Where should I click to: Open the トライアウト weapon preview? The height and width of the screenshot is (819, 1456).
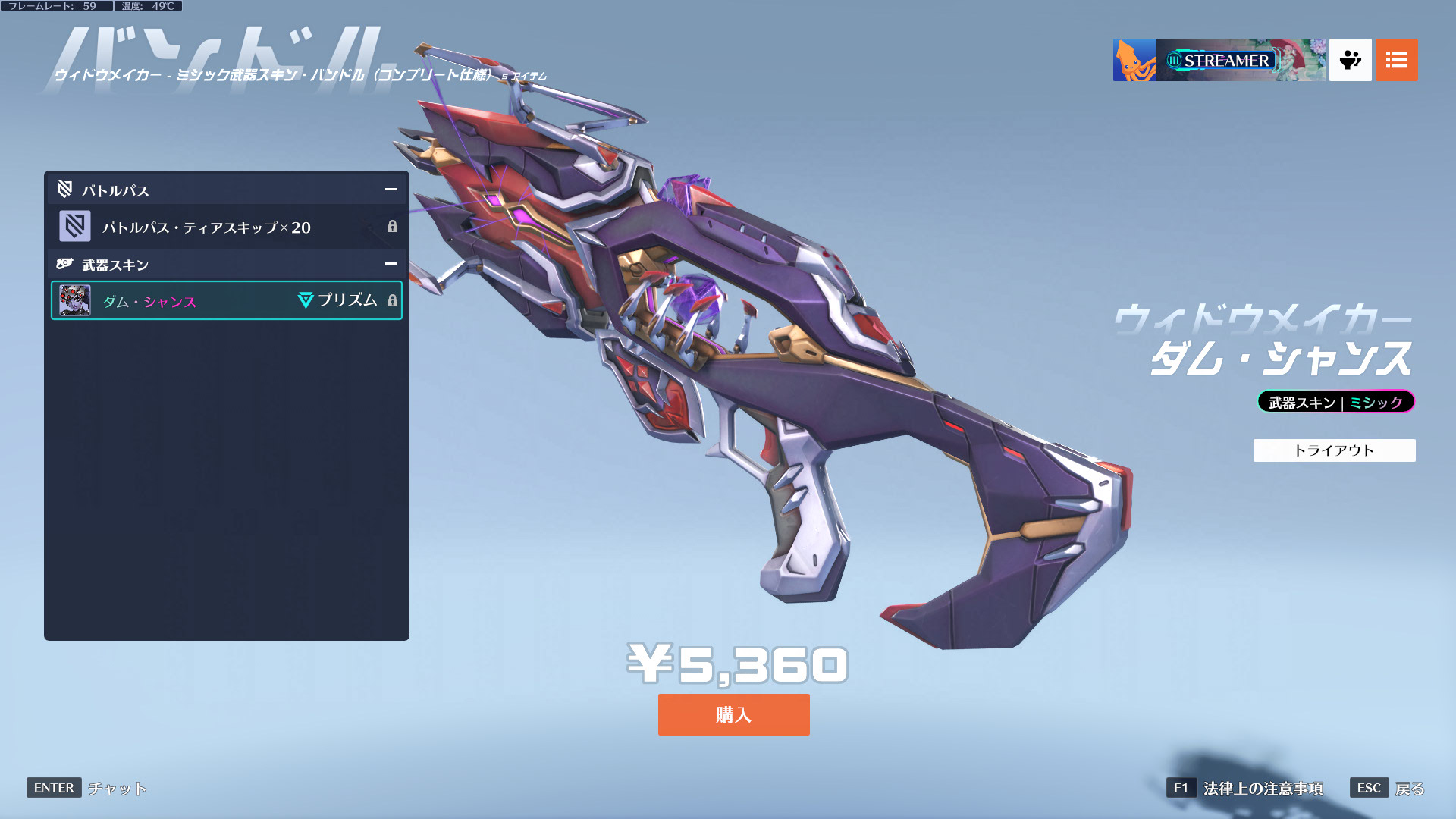[x=1334, y=450]
